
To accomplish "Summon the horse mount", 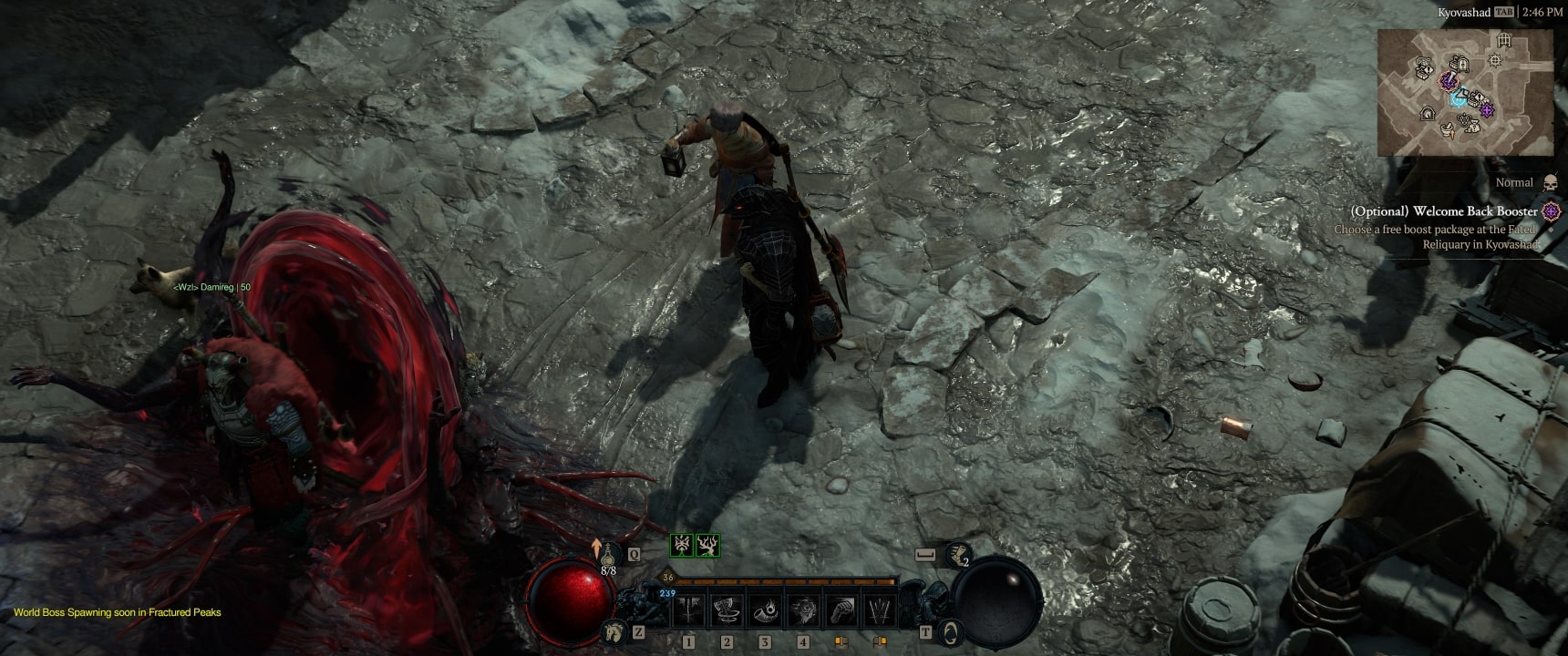I will [x=612, y=630].
